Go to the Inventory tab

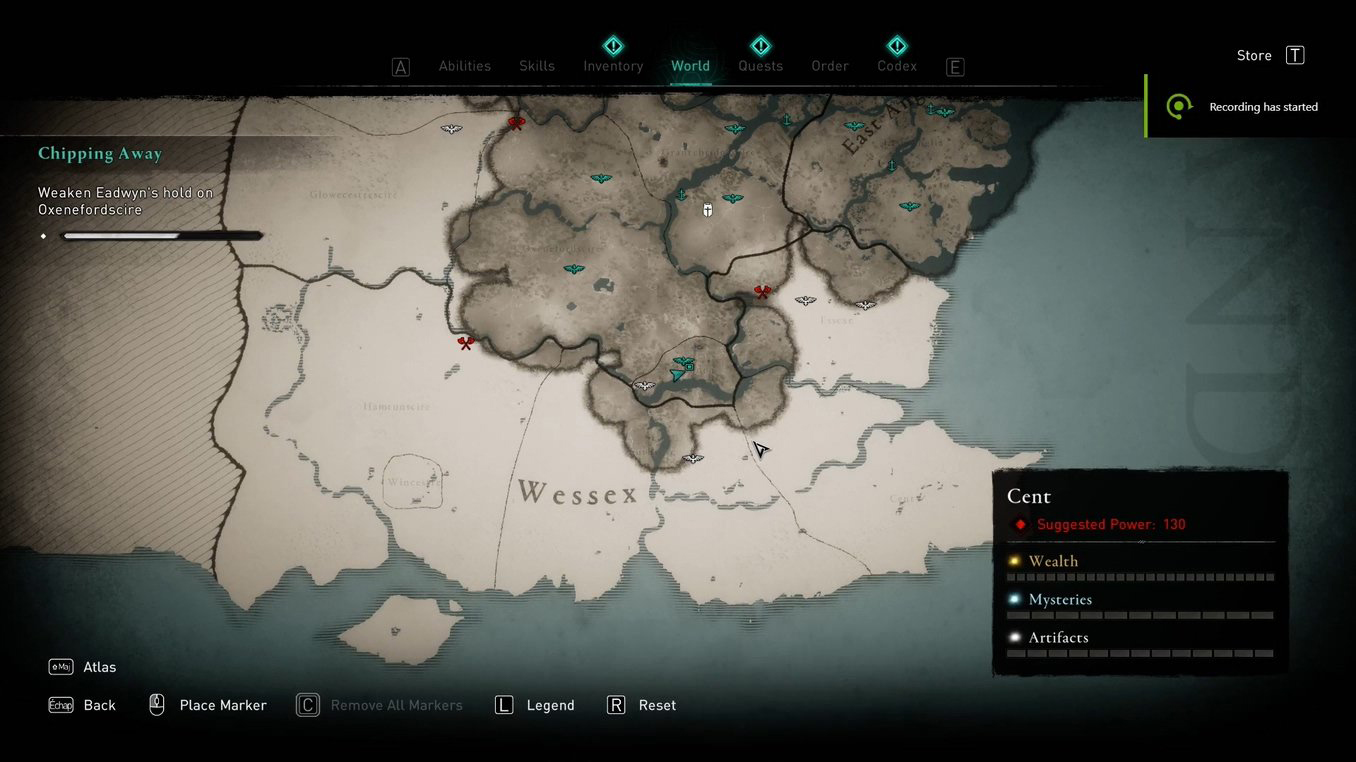coord(613,66)
